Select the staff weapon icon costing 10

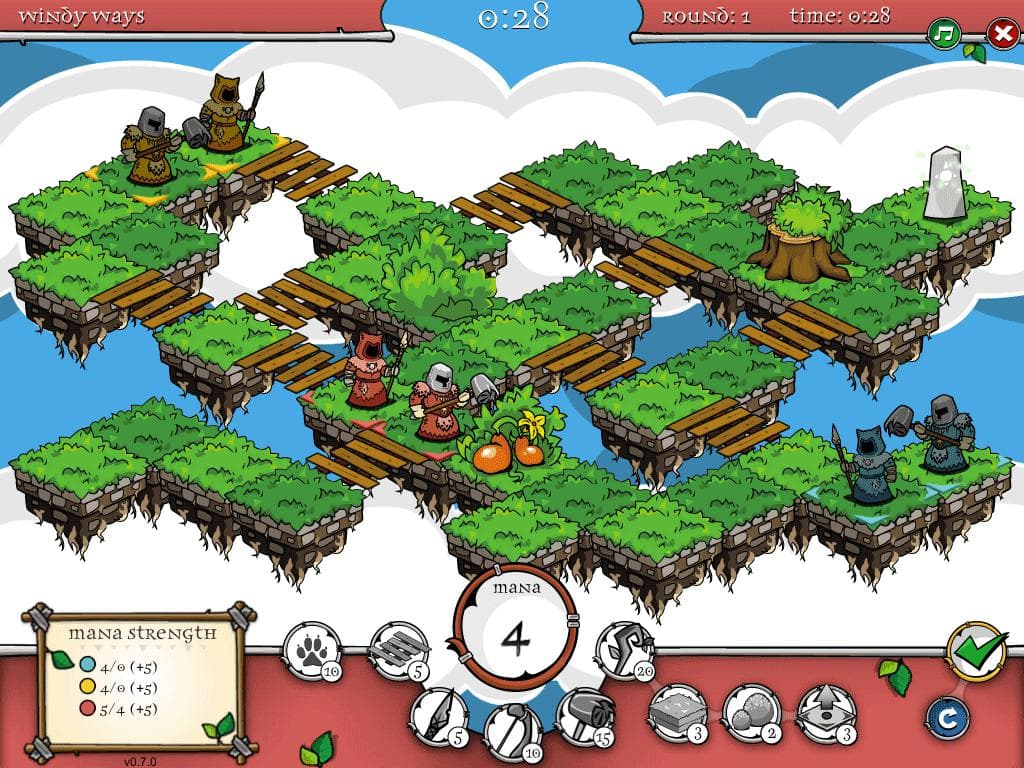click(511, 729)
